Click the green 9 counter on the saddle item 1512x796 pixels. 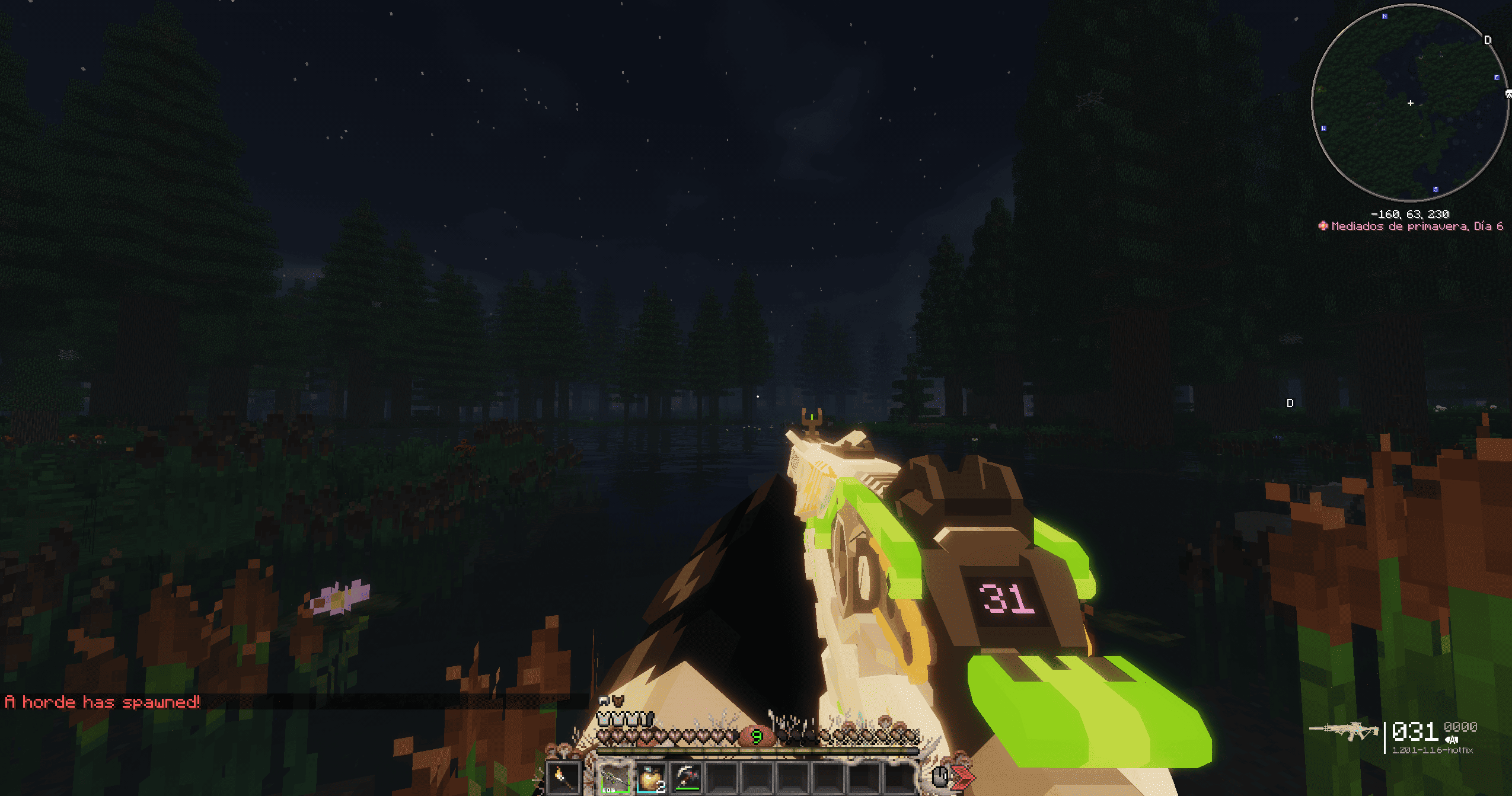758,738
